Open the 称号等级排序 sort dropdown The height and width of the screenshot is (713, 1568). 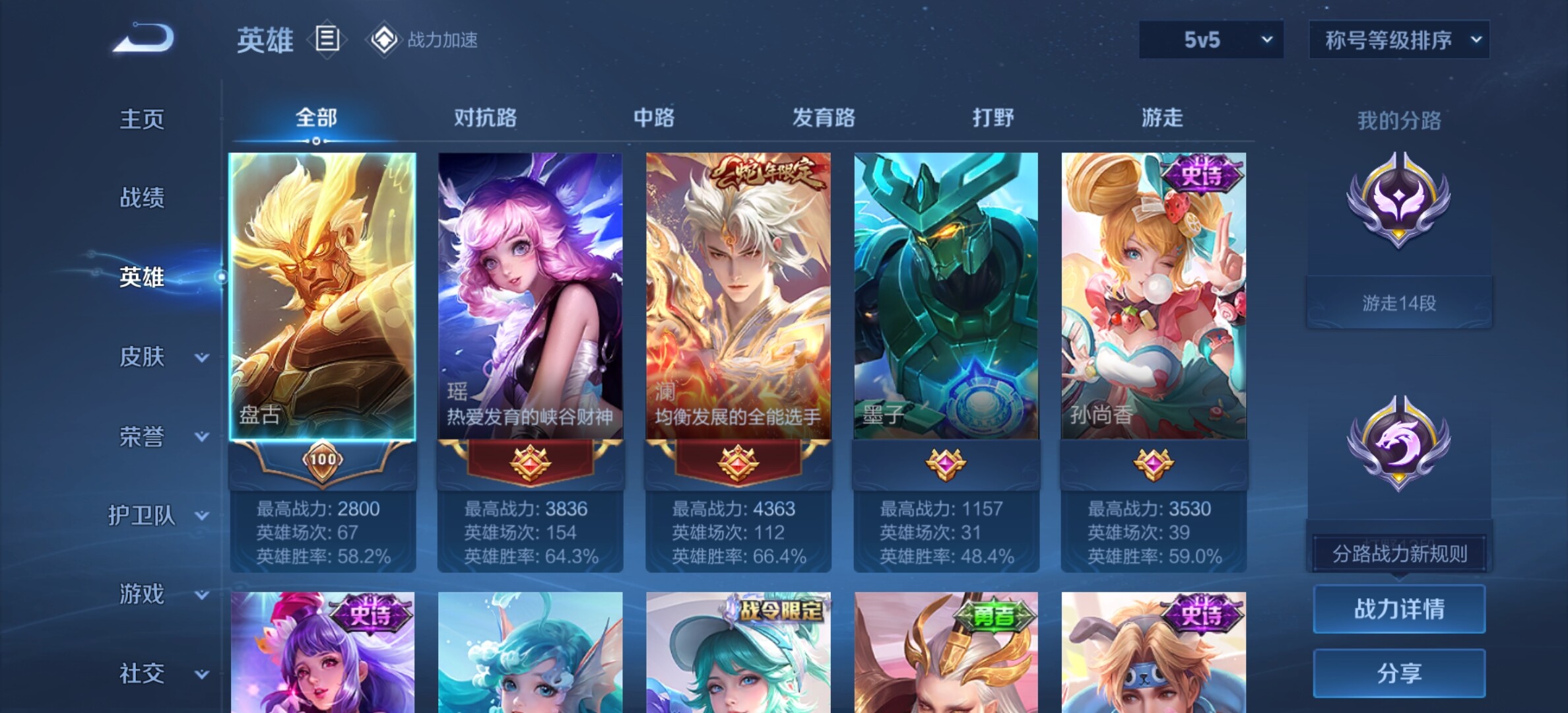point(1399,40)
